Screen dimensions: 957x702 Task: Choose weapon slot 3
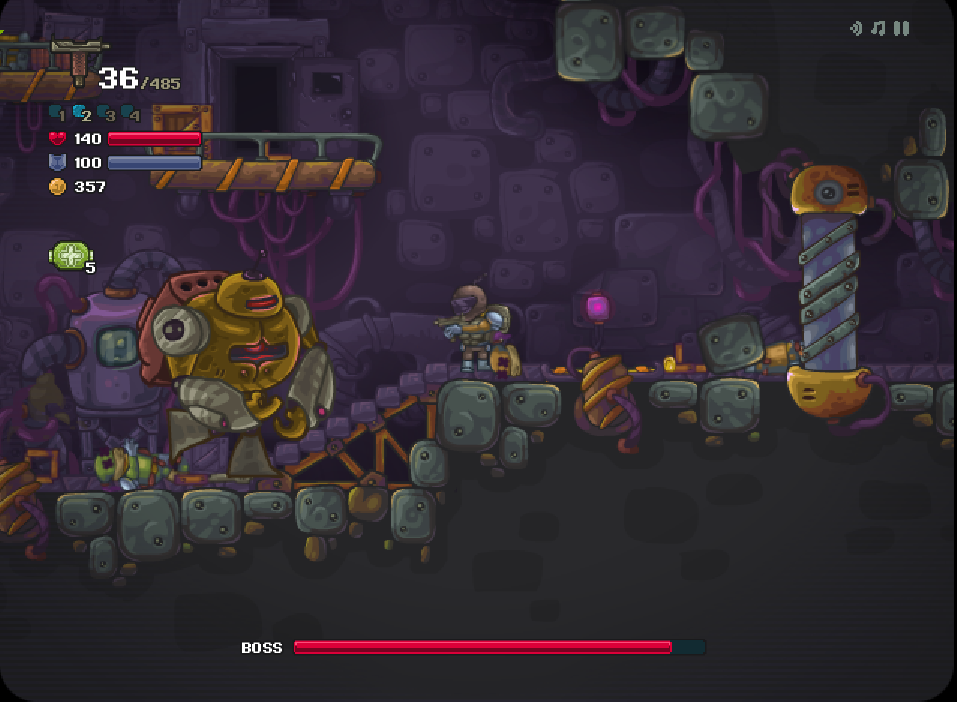click(106, 114)
